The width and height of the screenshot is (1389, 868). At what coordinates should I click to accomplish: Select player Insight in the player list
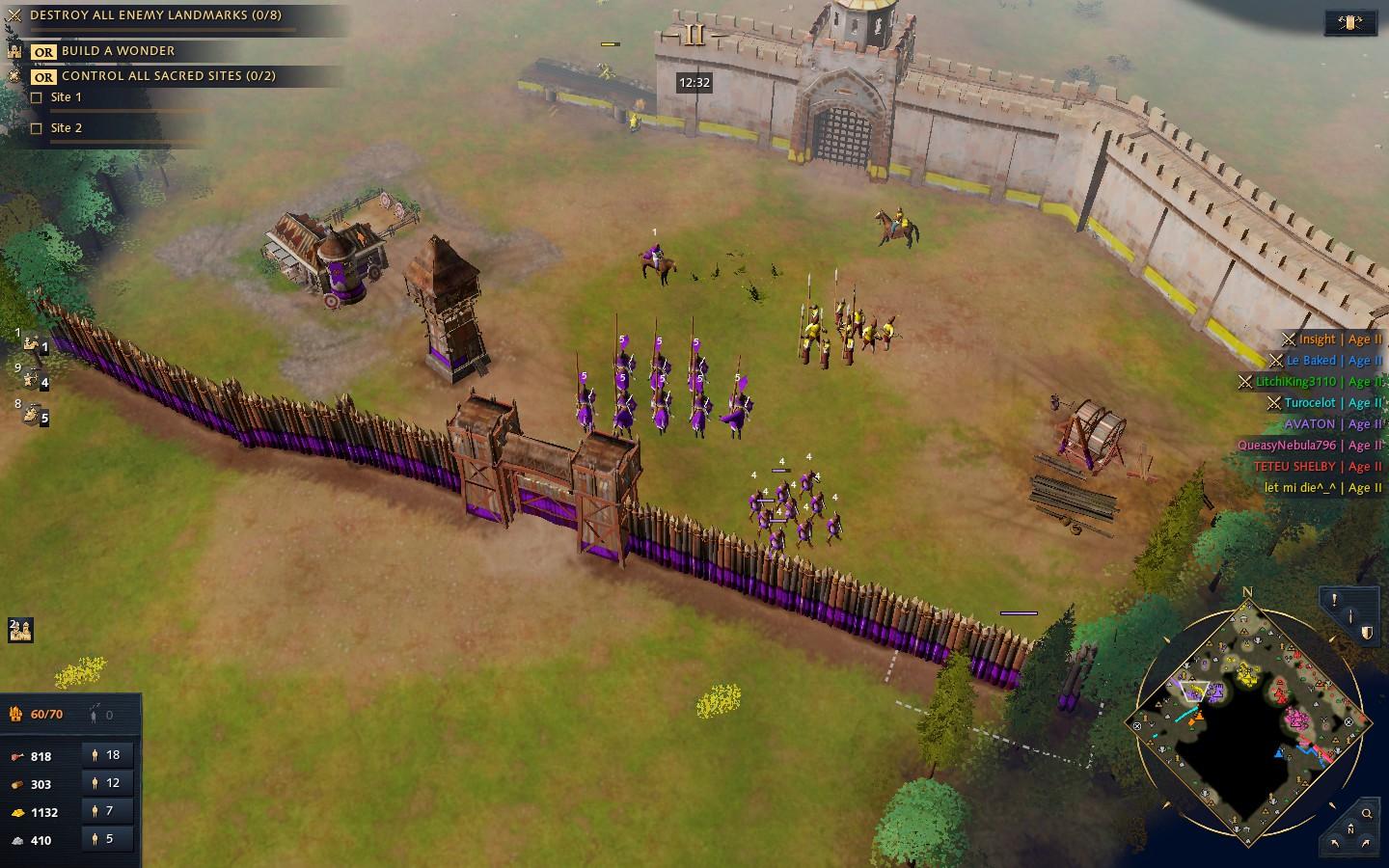[1317, 339]
